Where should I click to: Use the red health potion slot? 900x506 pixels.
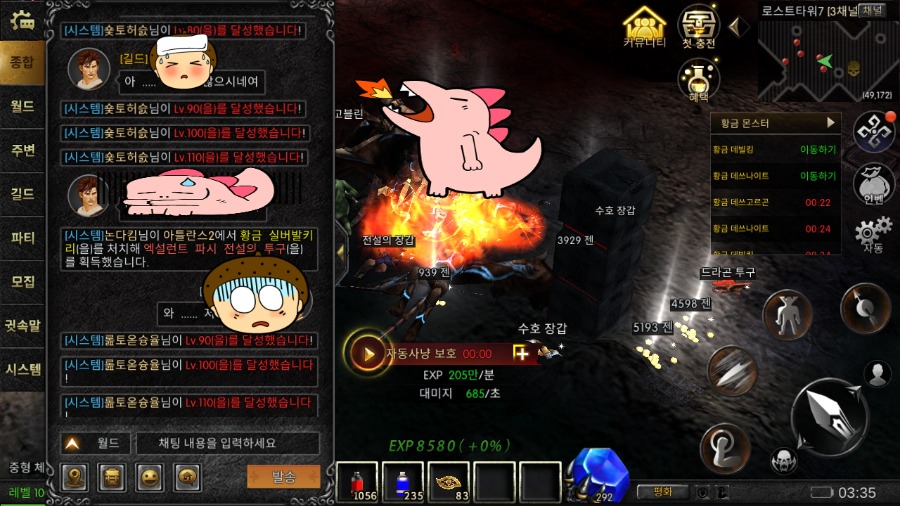pos(357,482)
